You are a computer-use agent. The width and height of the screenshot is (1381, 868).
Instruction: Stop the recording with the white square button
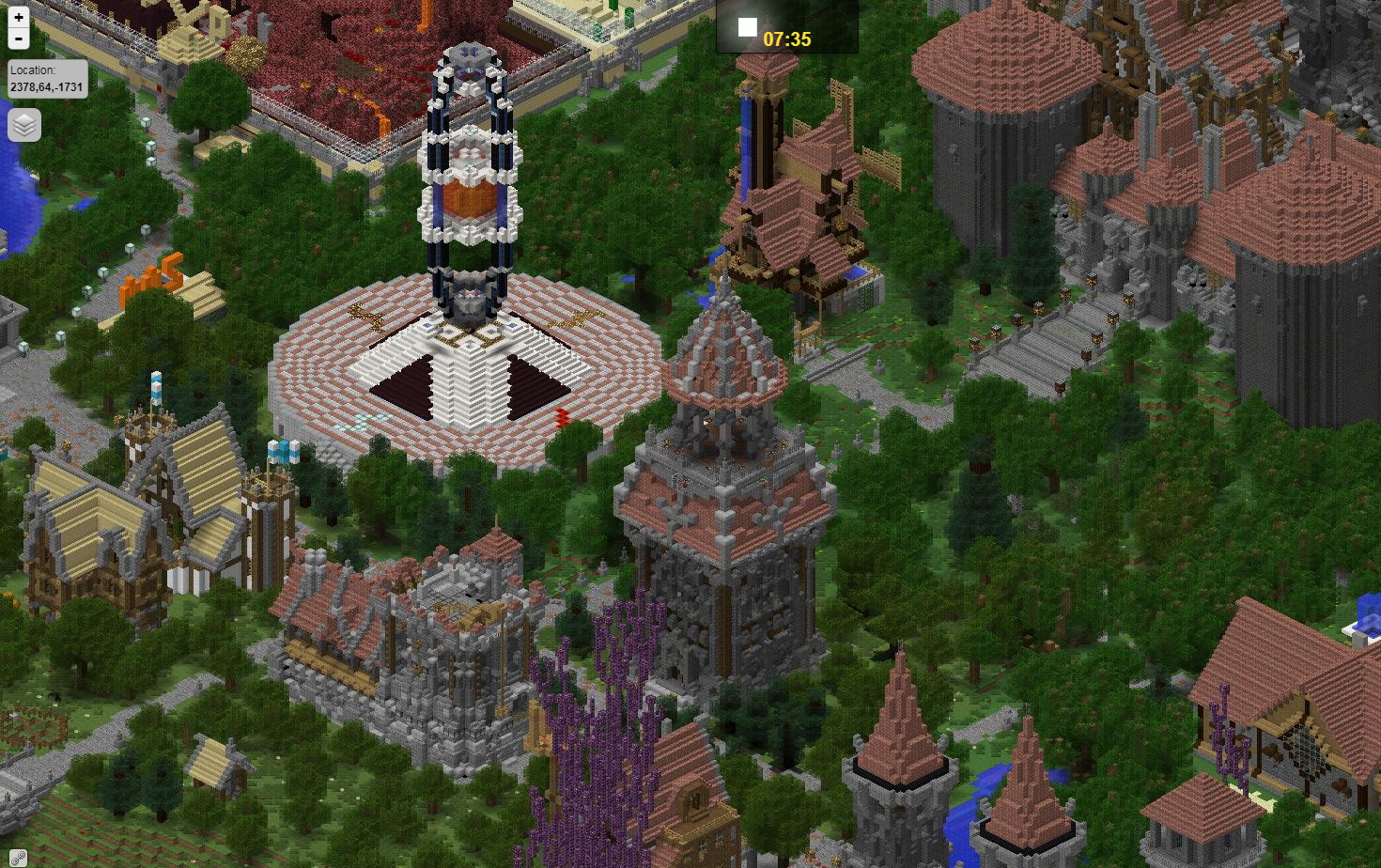[x=747, y=27]
